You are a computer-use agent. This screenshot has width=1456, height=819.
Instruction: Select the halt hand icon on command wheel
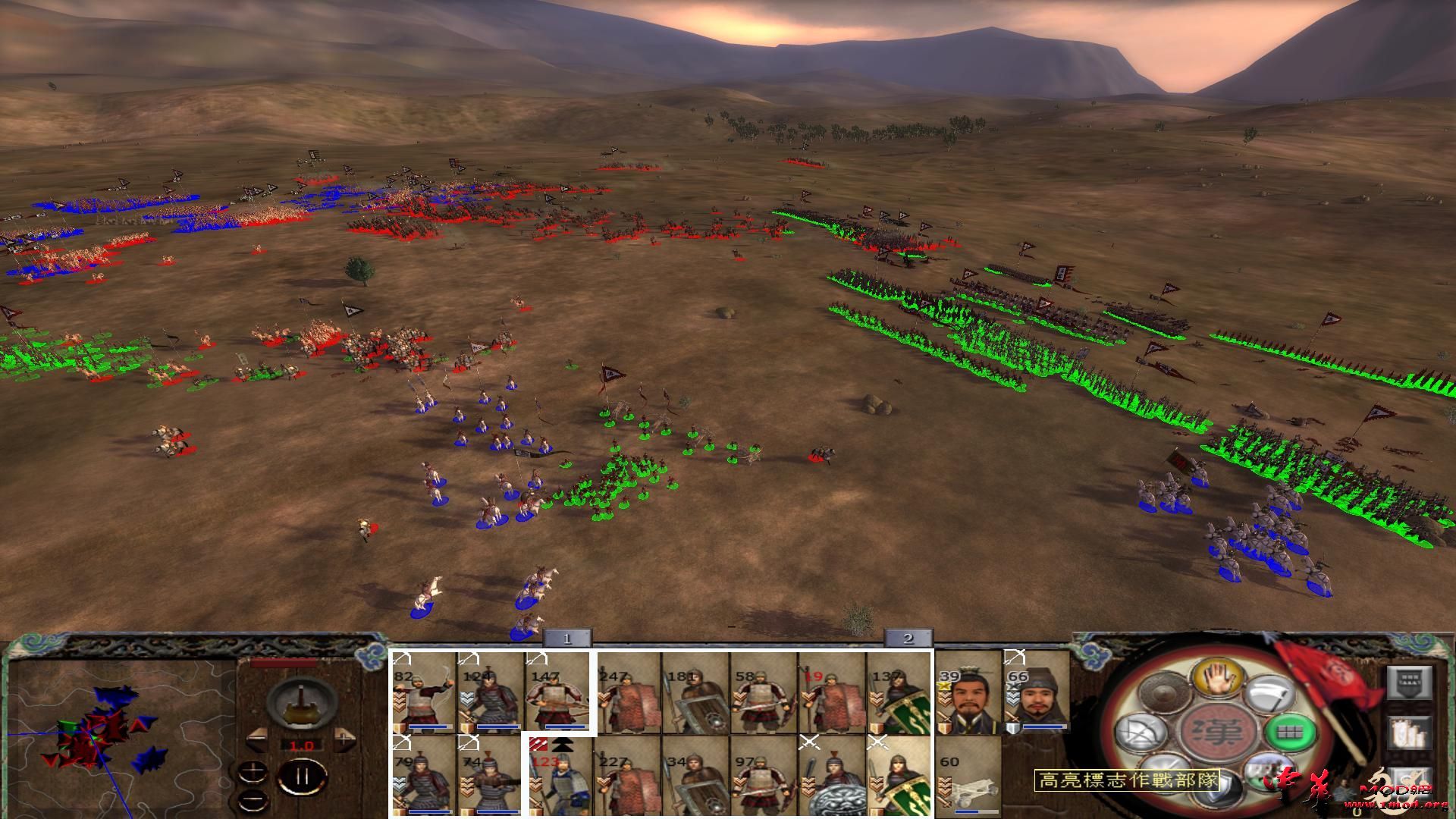point(1218,679)
